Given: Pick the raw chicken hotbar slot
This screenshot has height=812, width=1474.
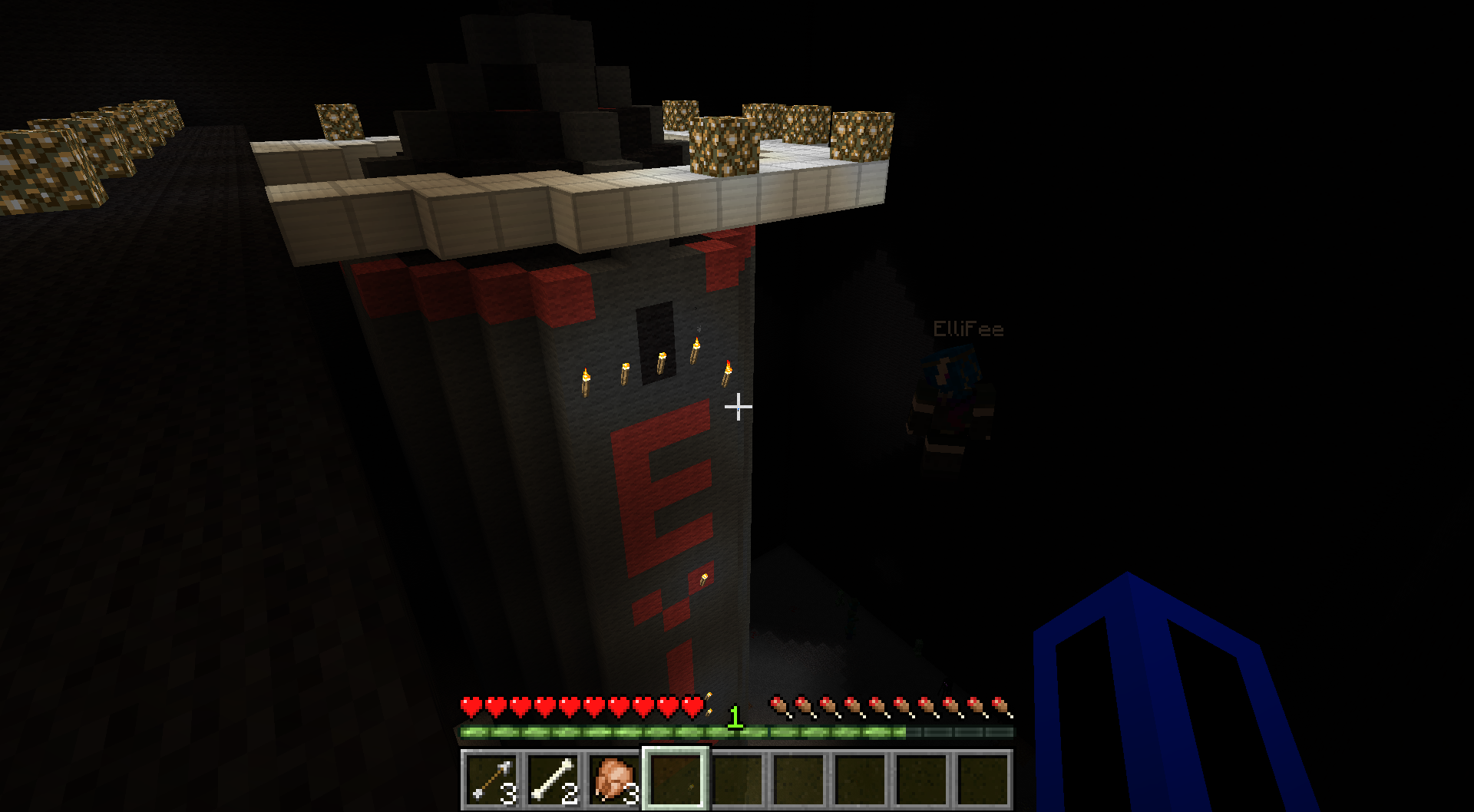Looking at the screenshot, I should tap(614, 780).
